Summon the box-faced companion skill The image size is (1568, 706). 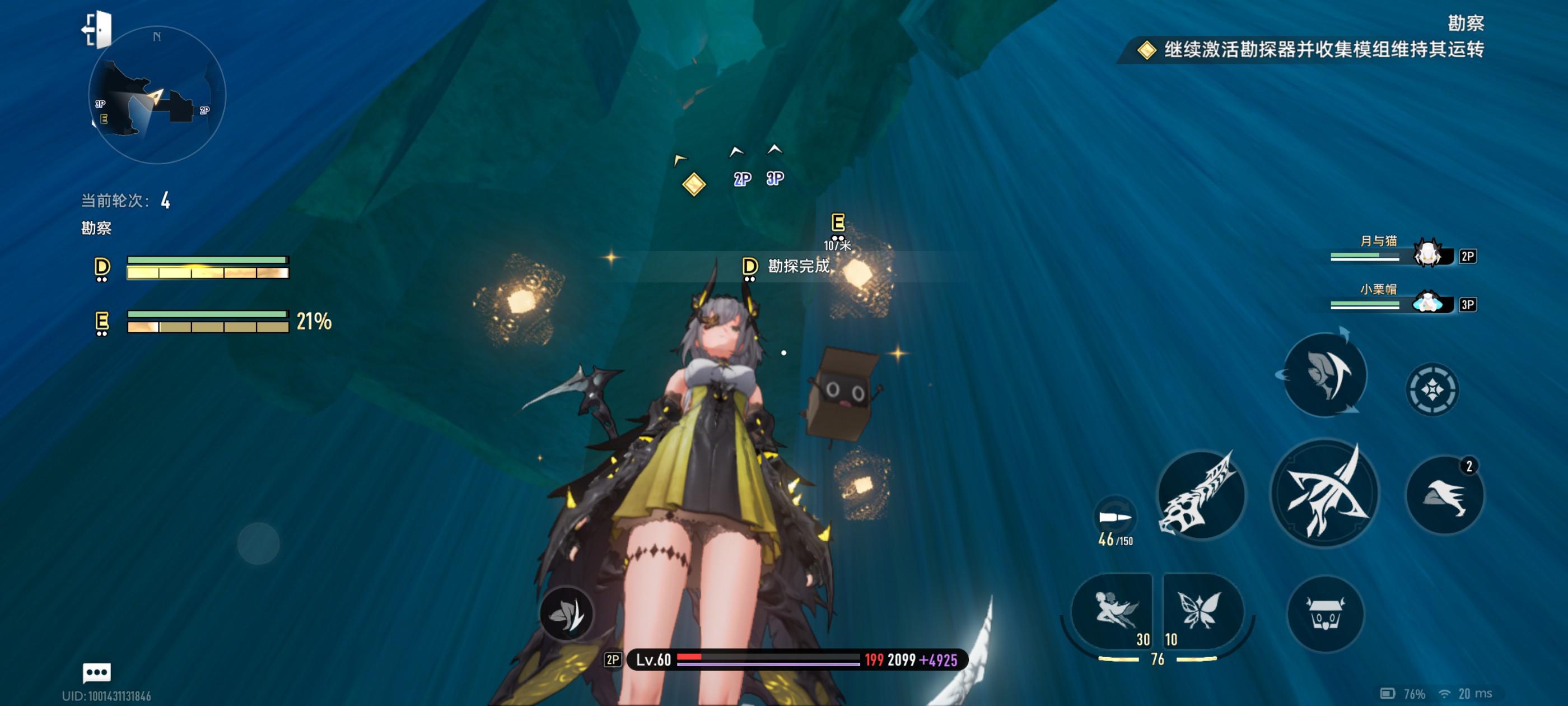(x=1324, y=614)
